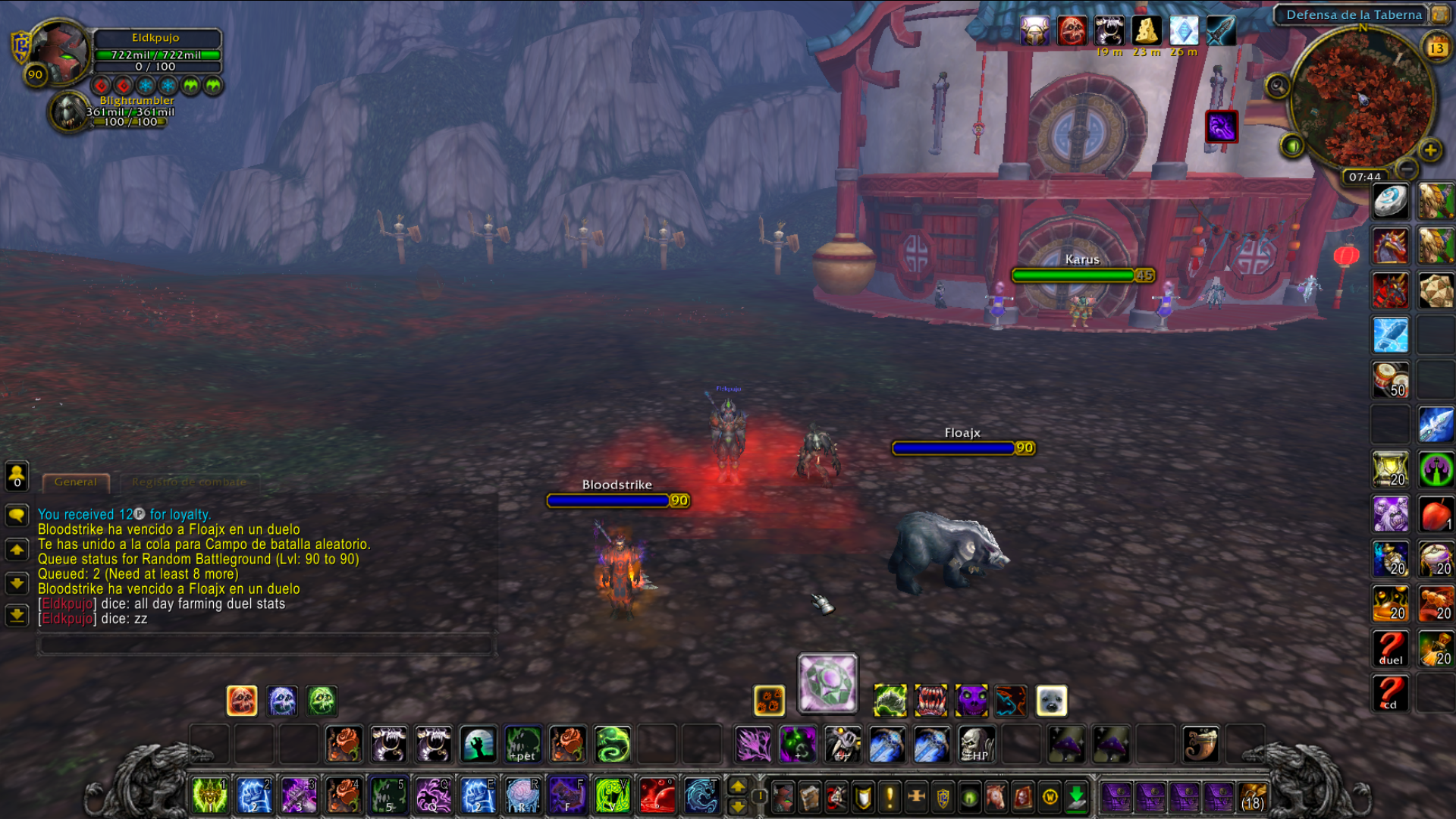The width and height of the screenshot is (1456, 819).
Task: Open the bag showing (18) free slots
Action: pyautogui.click(x=1253, y=798)
